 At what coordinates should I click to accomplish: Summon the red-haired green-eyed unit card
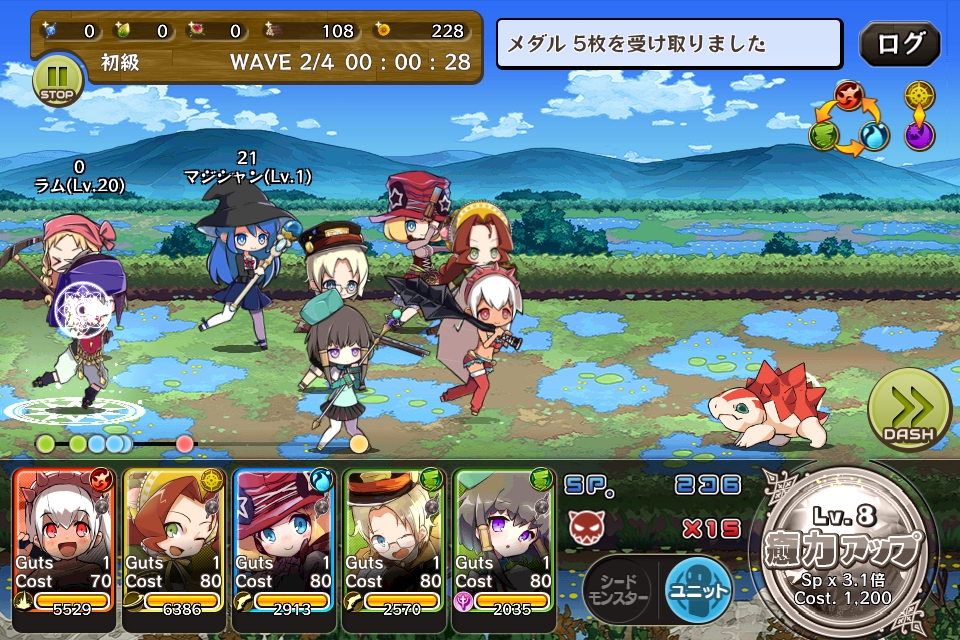pos(174,540)
